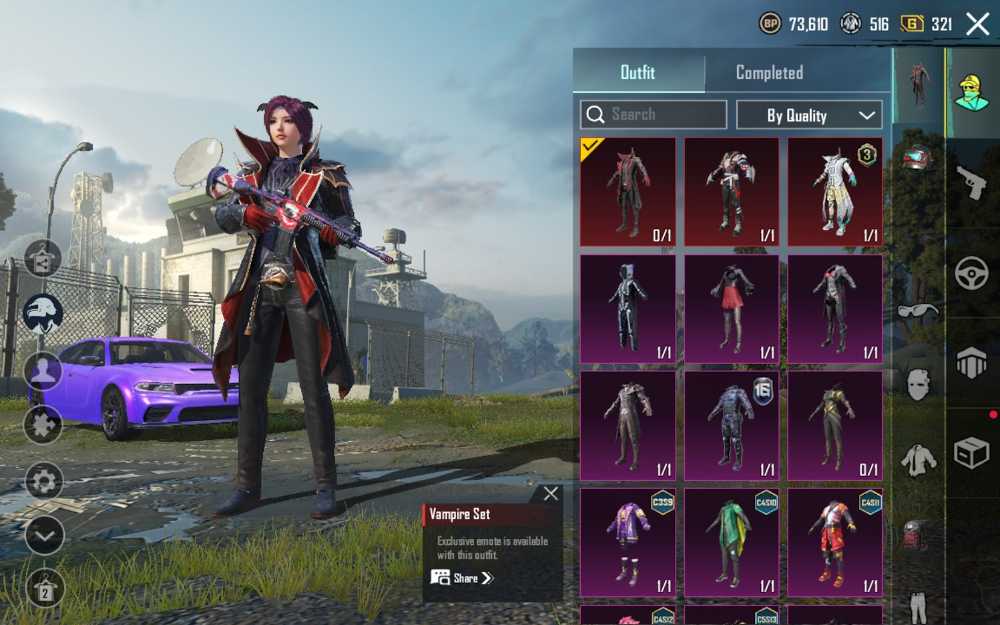1000x625 pixels.
Task: Select the Outfit tab
Action: point(638,73)
